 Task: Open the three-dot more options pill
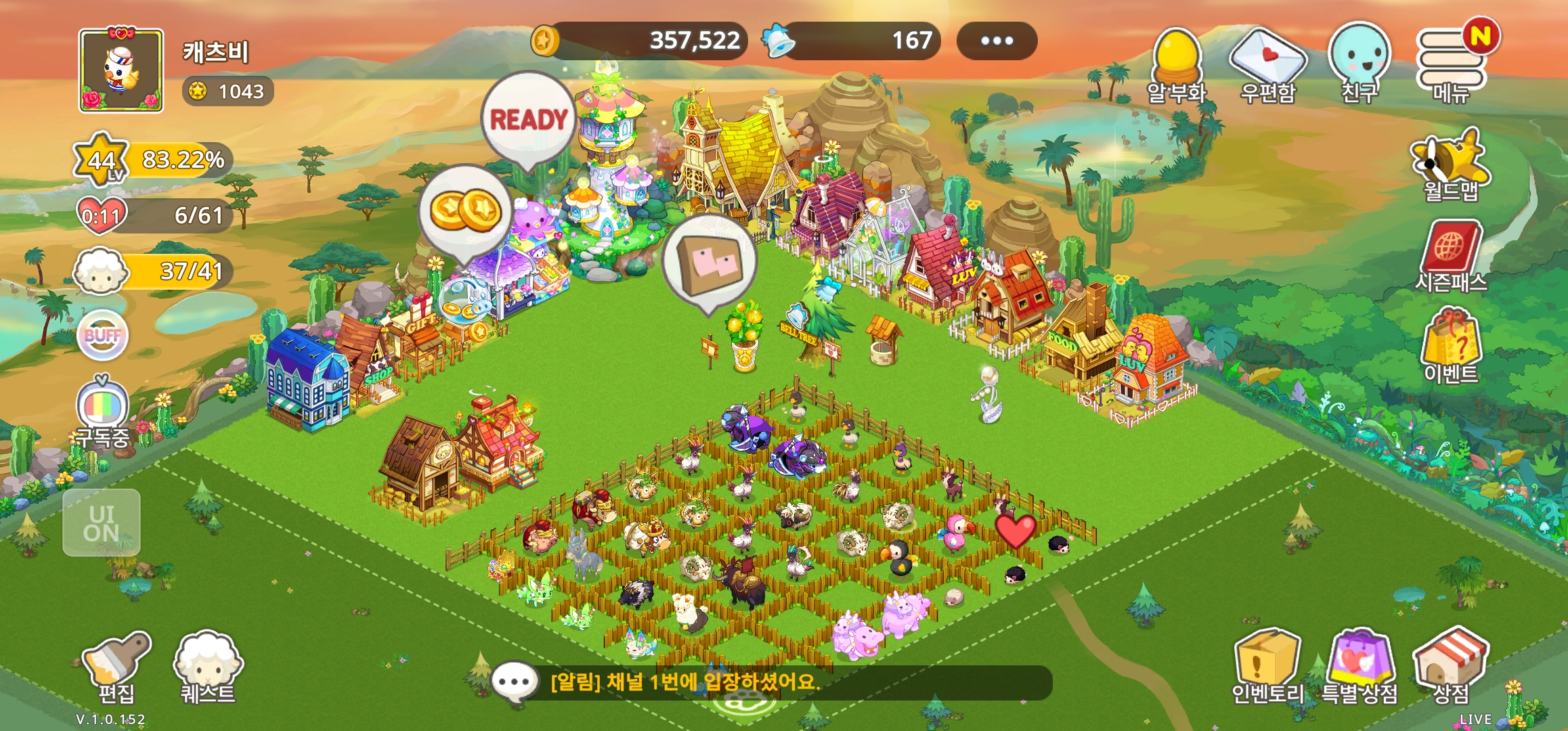click(x=997, y=41)
